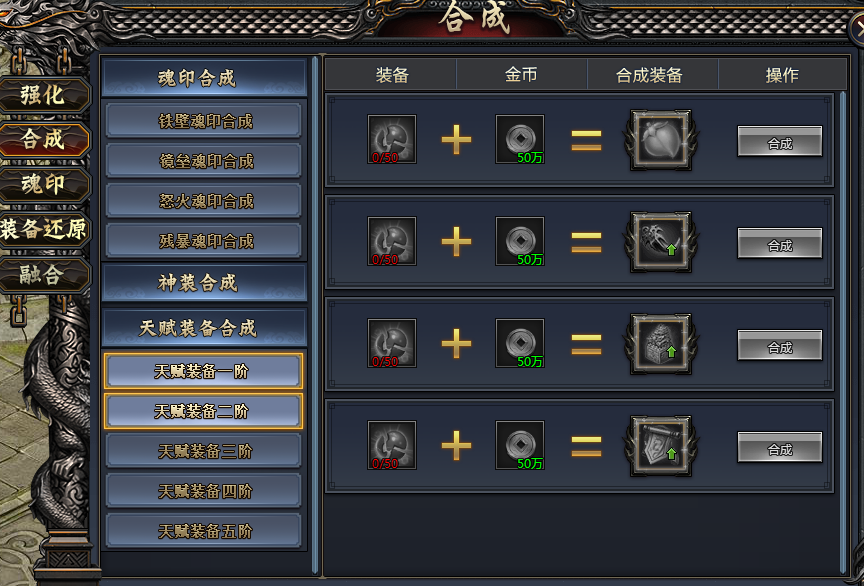The height and width of the screenshot is (586, 864).
Task: Expand the 神装合成 category
Action: coord(204,283)
